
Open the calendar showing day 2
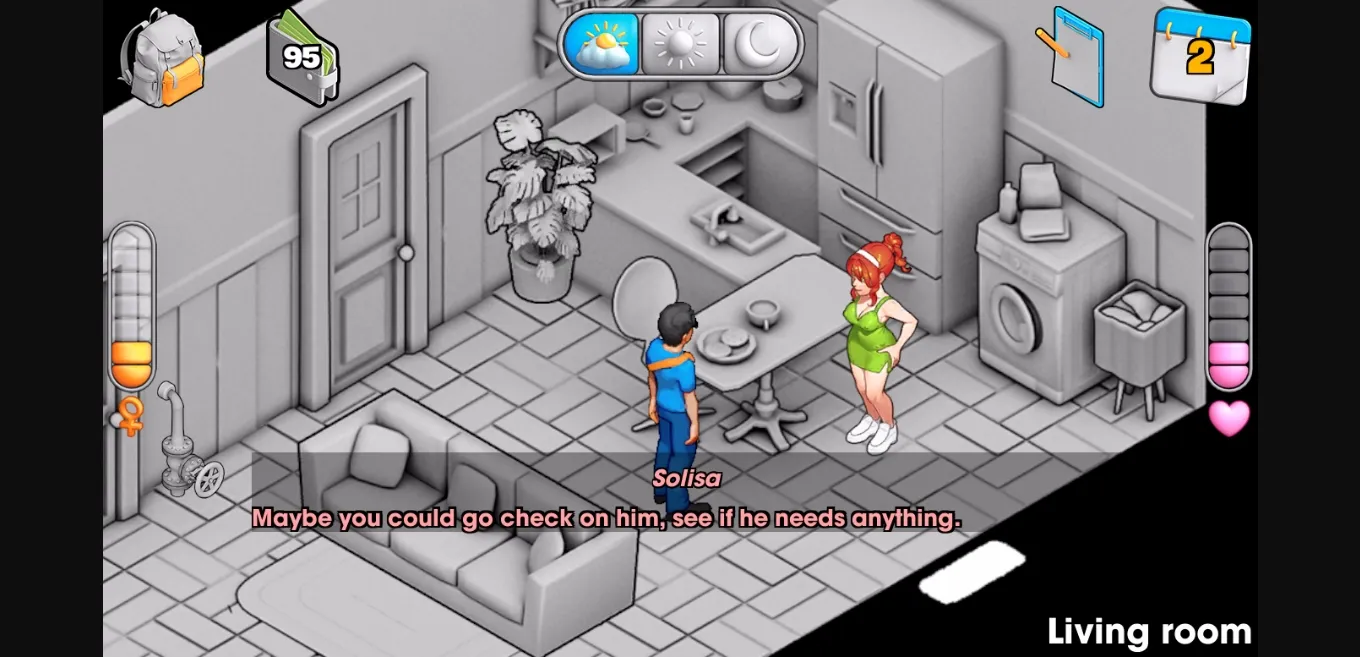[x=1199, y=56]
